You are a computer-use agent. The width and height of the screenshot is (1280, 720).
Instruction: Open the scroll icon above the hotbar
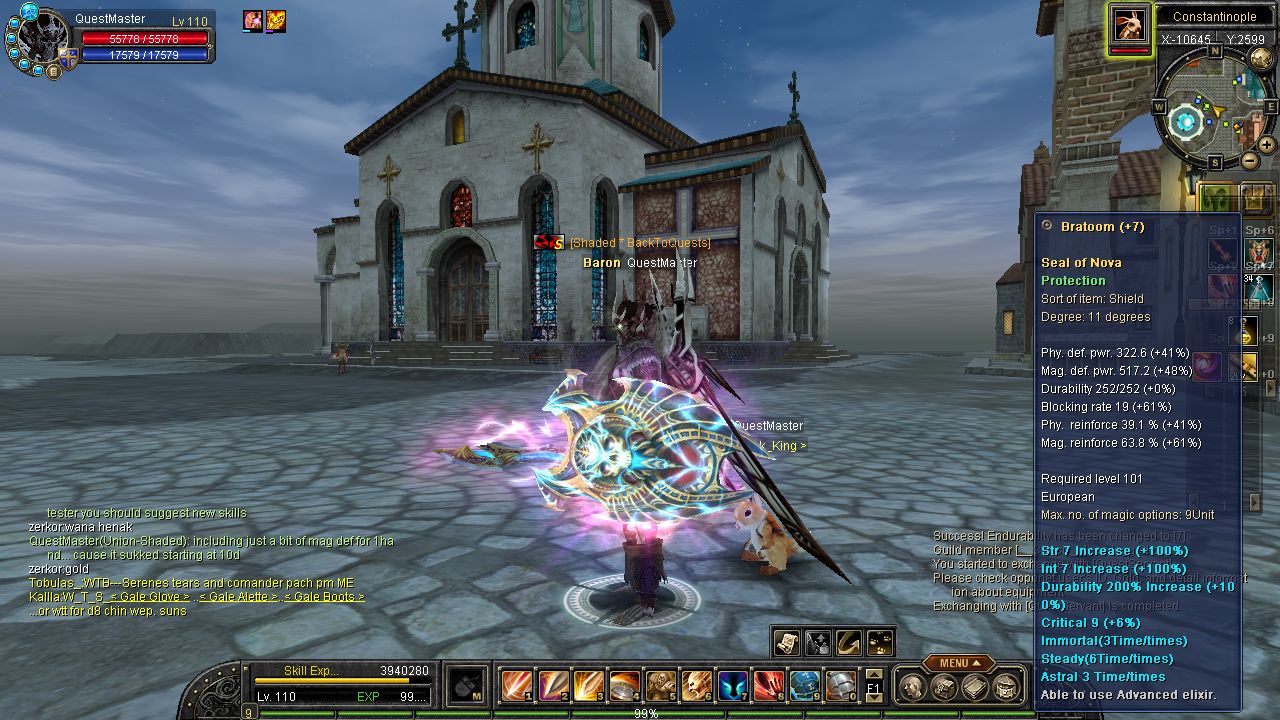(x=786, y=642)
